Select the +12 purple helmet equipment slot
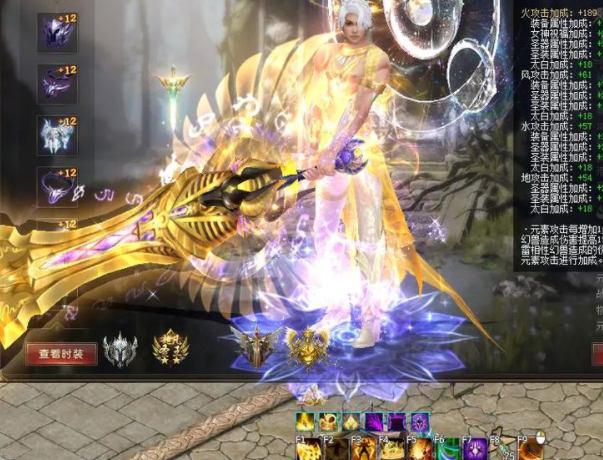Screen dimensions: 603x460 (57, 33)
